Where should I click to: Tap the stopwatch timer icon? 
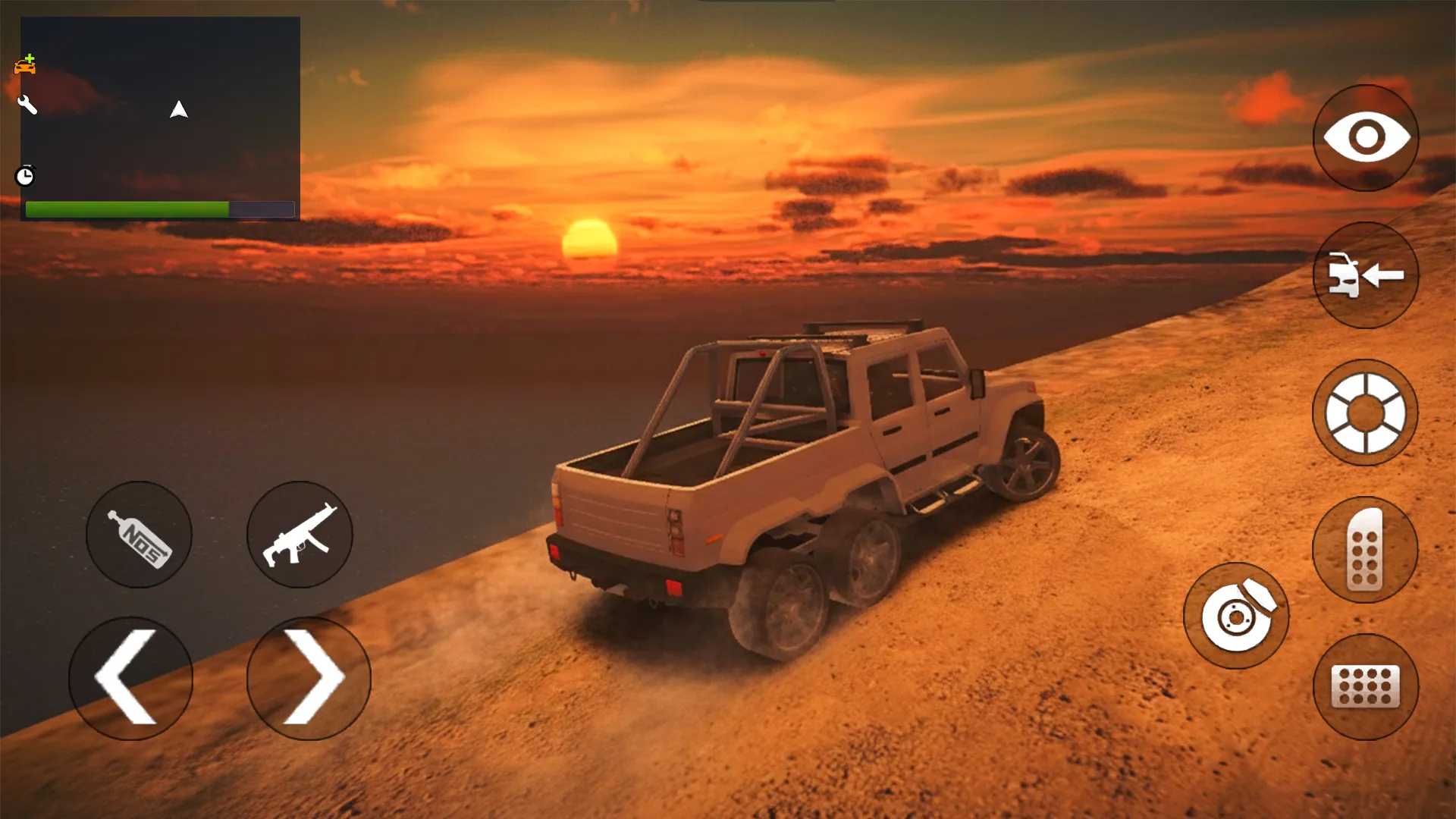click(25, 176)
